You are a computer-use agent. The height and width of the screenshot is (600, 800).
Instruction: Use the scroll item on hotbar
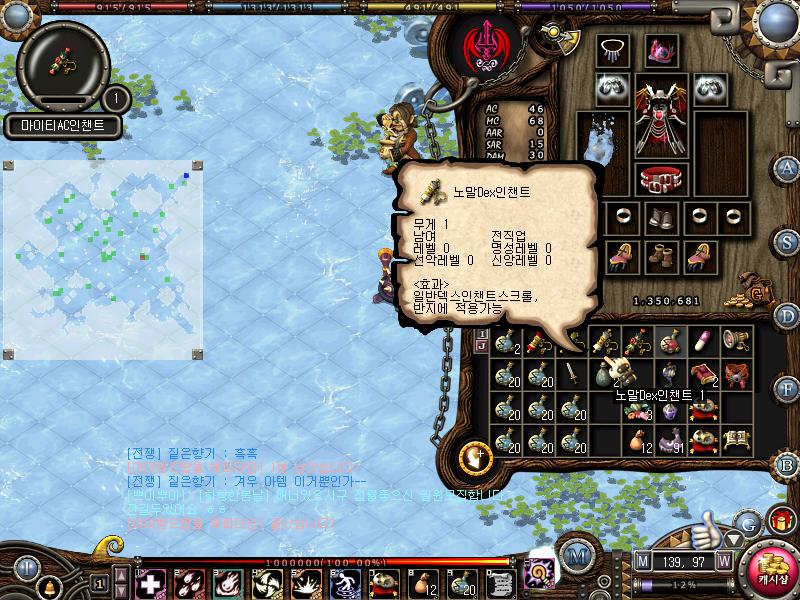495,582
